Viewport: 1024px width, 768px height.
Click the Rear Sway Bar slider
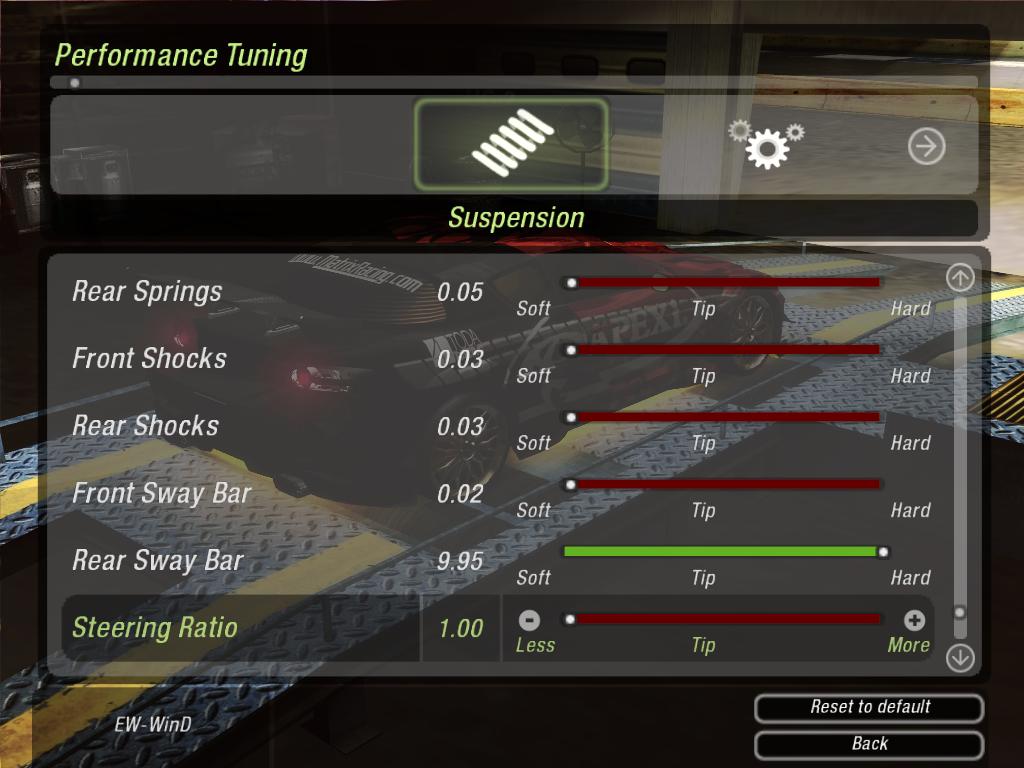(722, 551)
